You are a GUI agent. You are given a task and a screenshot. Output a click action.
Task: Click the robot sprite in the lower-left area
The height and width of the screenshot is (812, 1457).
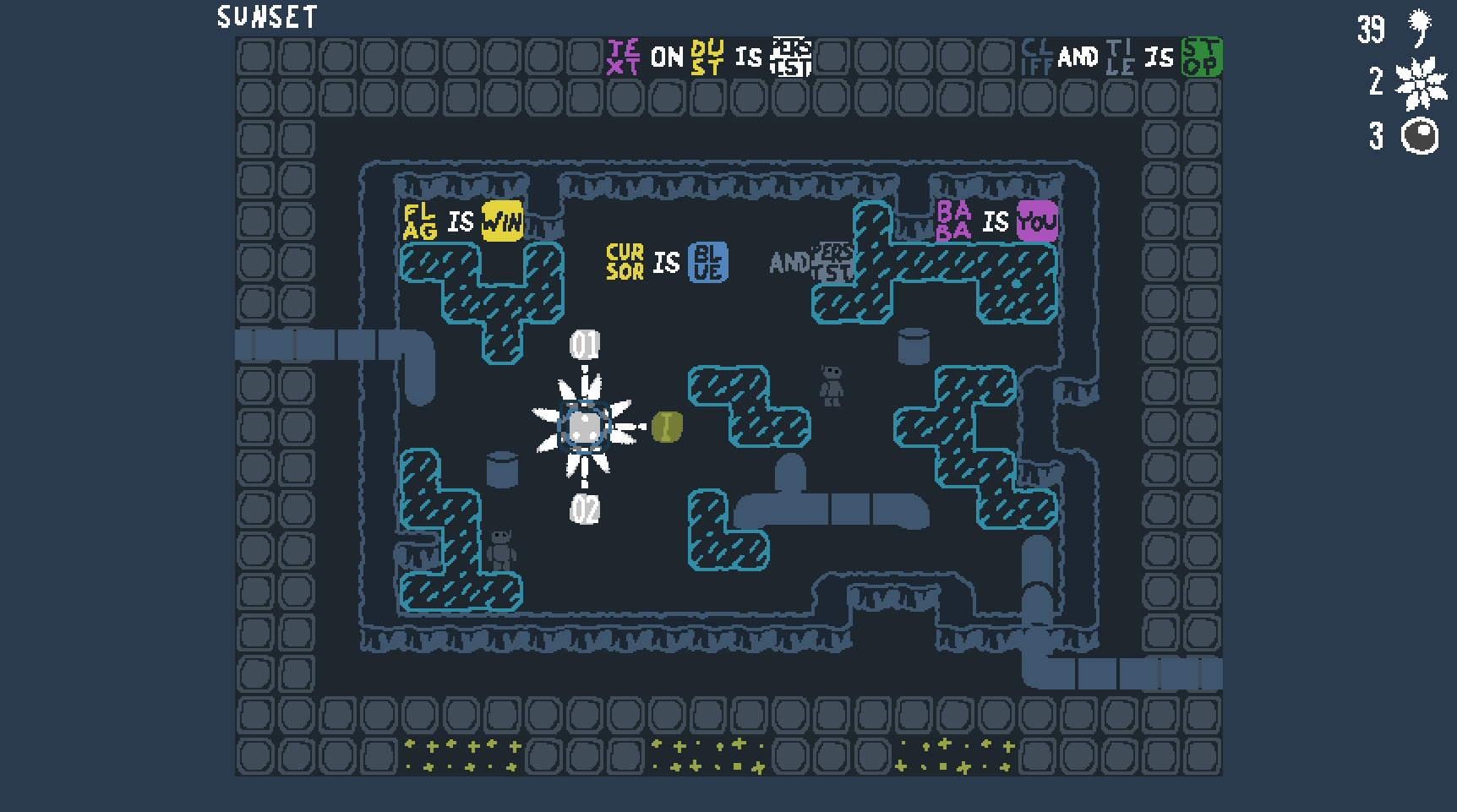point(499,549)
